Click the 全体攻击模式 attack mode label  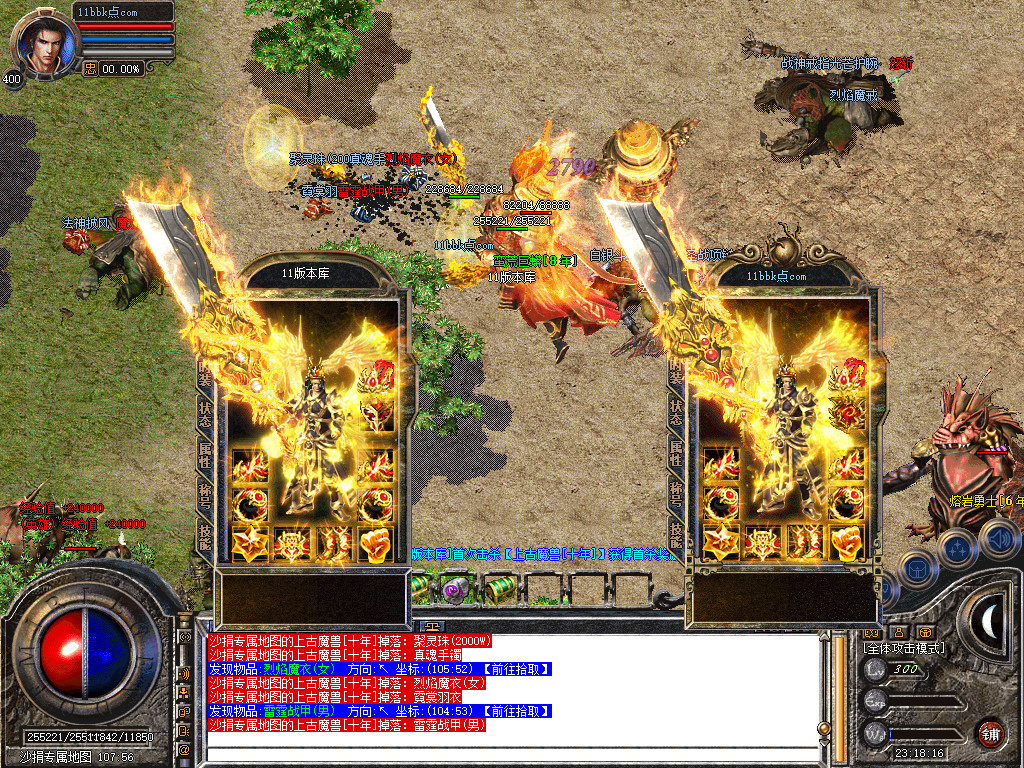click(903, 648)
